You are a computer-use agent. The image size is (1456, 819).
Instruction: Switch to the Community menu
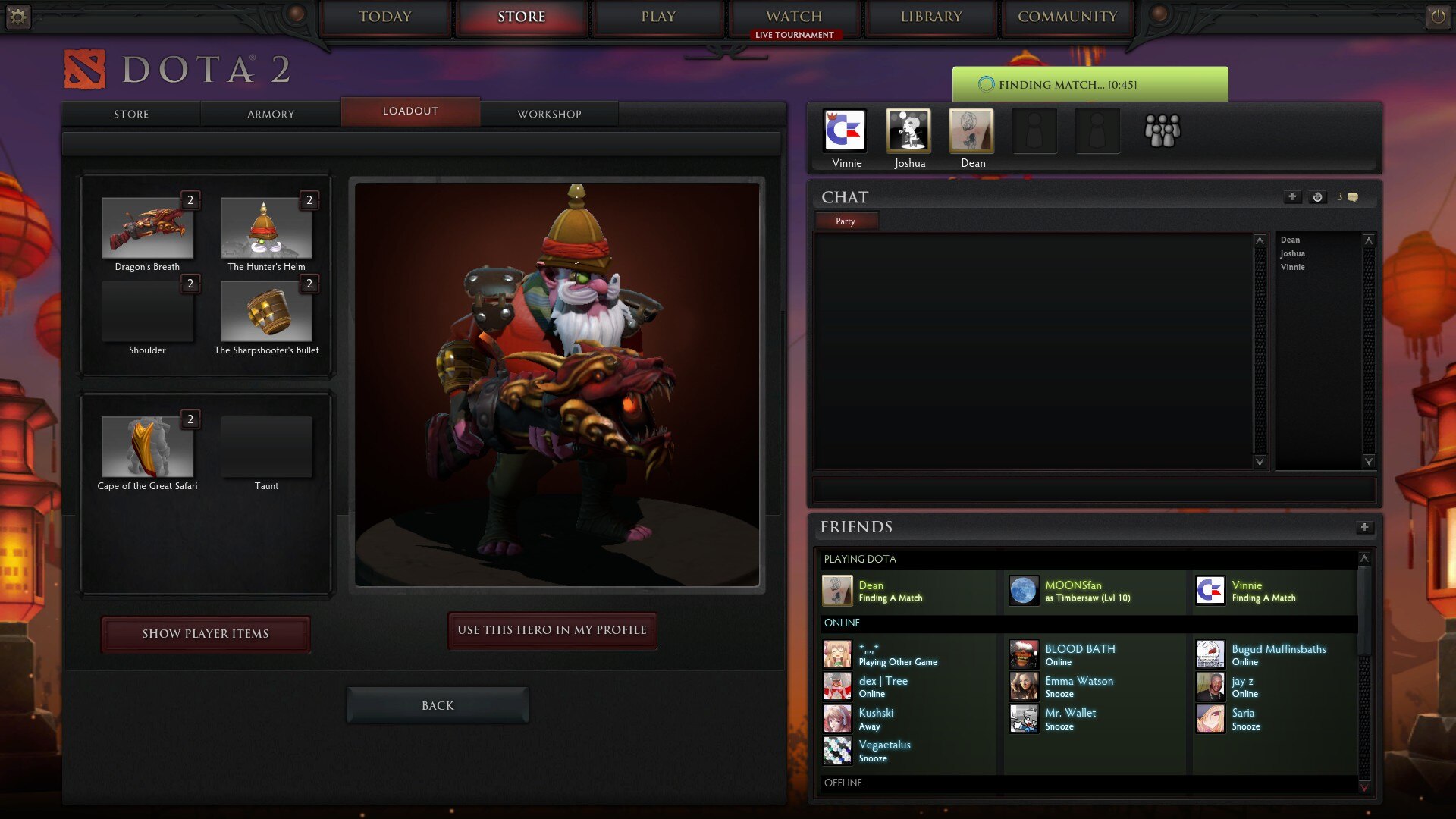pos(1067,17)
